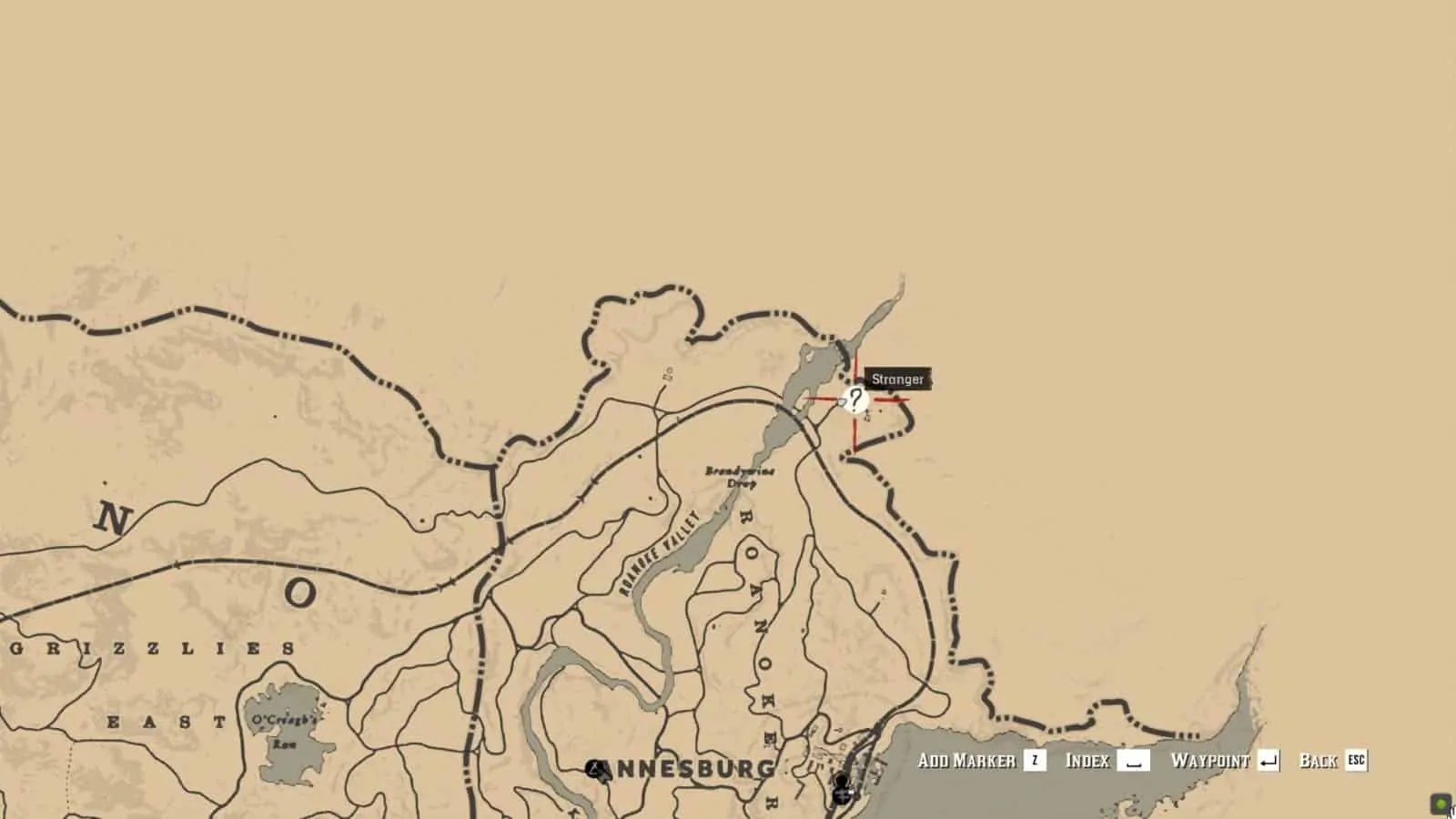The width and height of the screenshot is (1456, 819).
Task: Click the station icon east of Annesburg
Action: point(842,795)
